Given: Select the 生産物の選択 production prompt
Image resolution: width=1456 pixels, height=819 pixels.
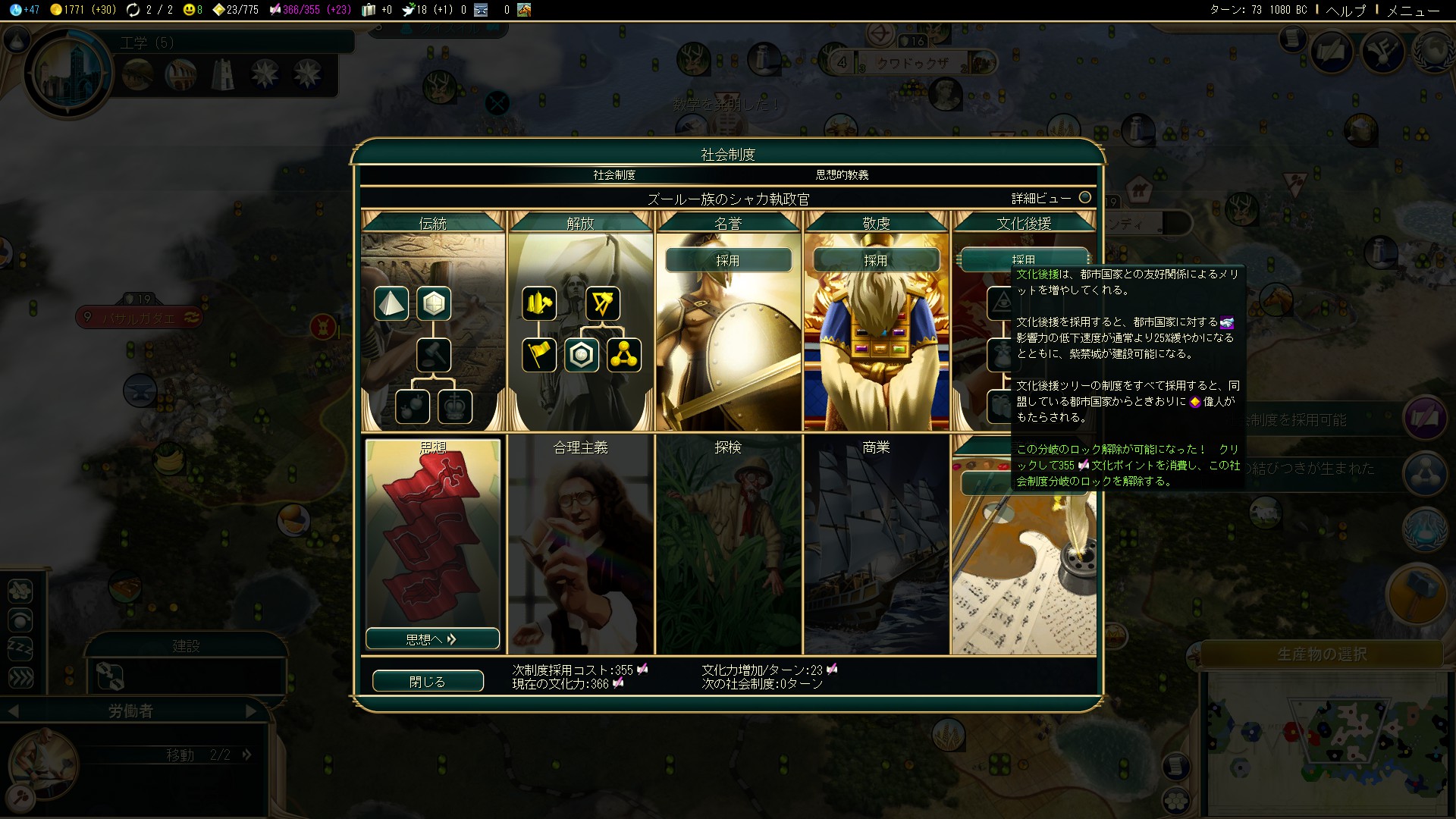Looking at the screenshot, I should 1322,654.
